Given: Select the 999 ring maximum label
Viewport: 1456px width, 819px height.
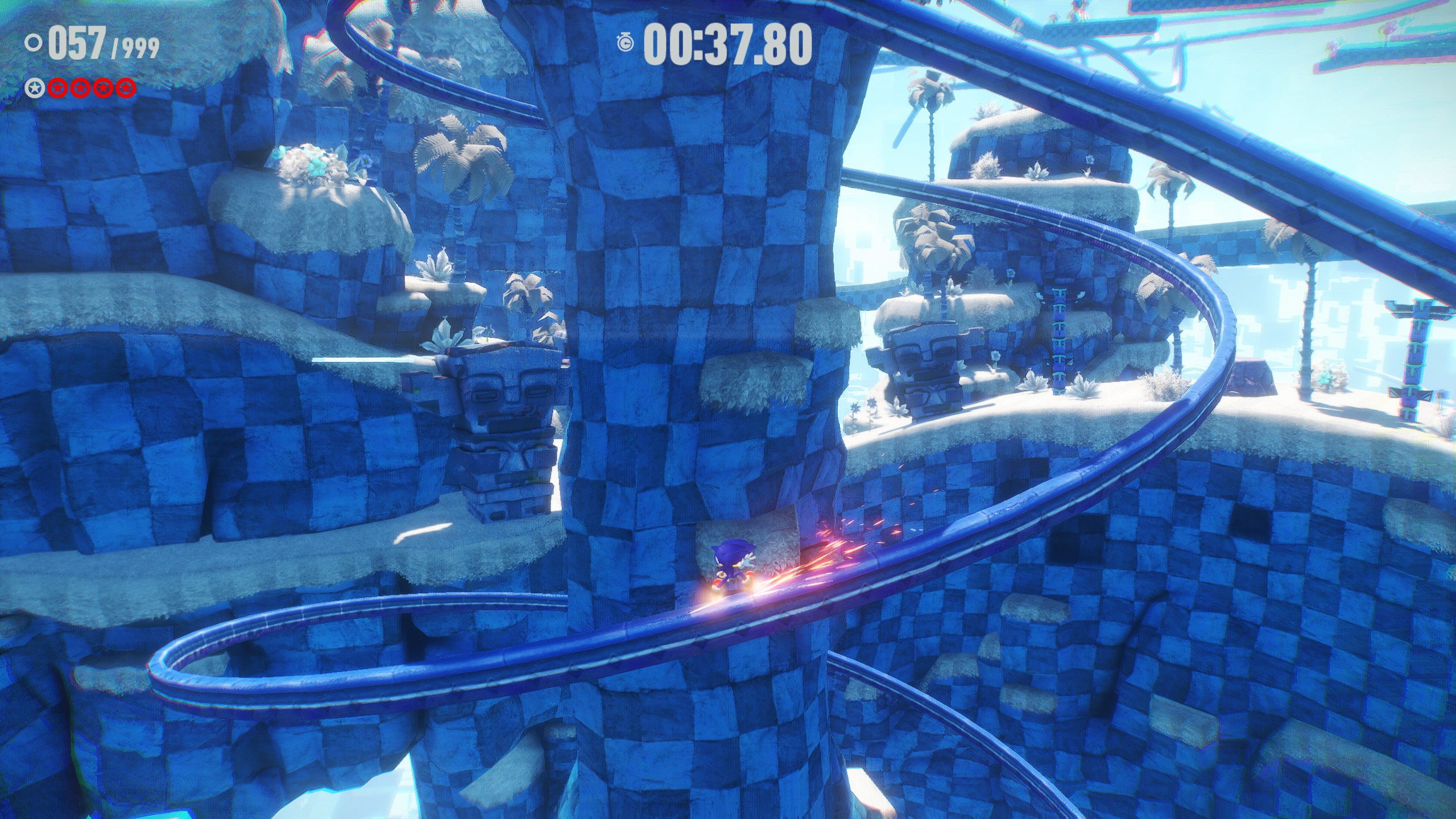Looking at the screenshot, I should tap(139, 48).
